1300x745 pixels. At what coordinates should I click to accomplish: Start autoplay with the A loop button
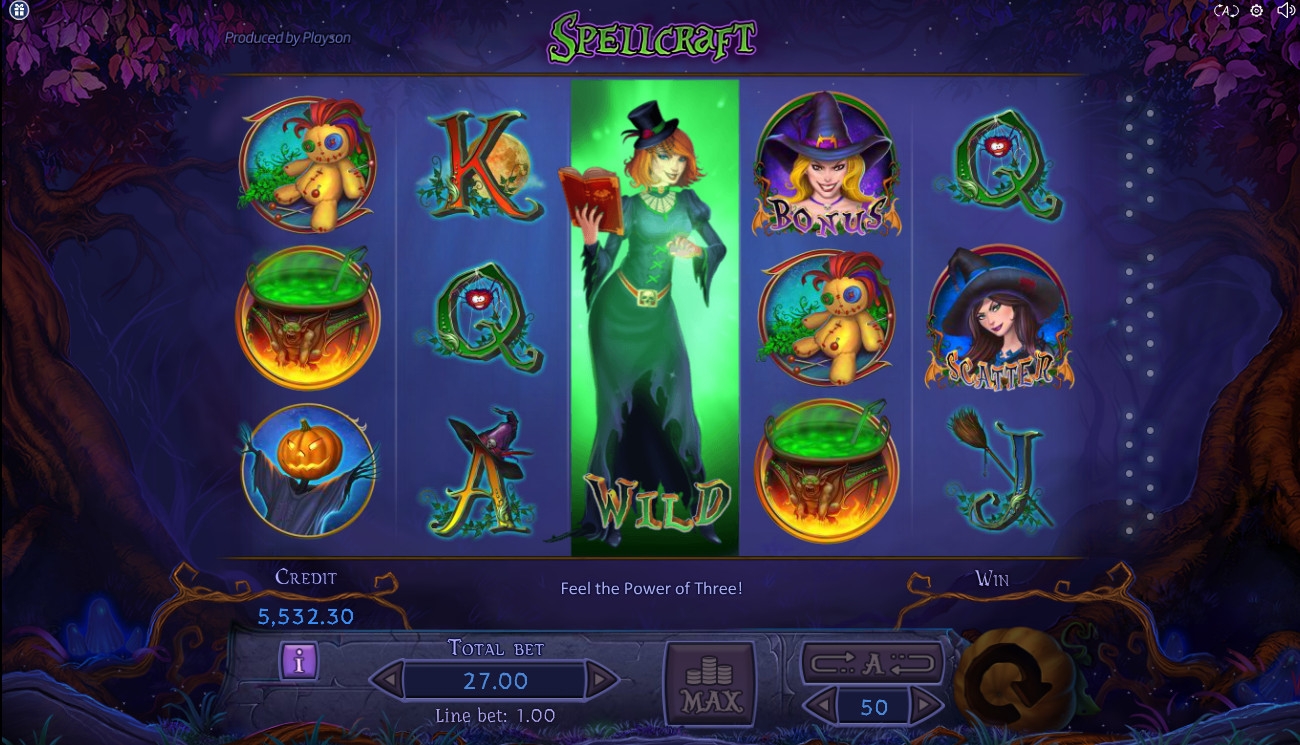pos(873,662)
